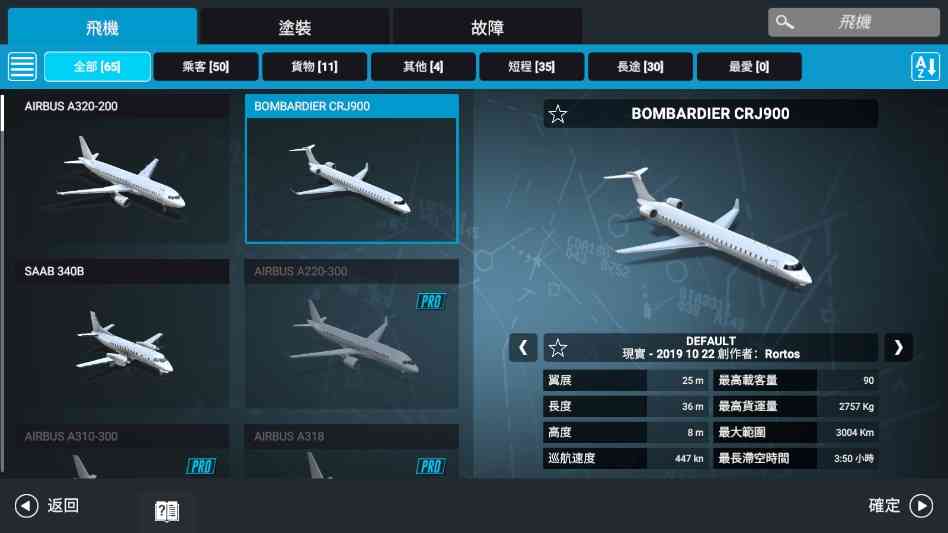Switch to the 塗裝 tab
This screenshot has height=533, width=948.
[x=294, y=27]
